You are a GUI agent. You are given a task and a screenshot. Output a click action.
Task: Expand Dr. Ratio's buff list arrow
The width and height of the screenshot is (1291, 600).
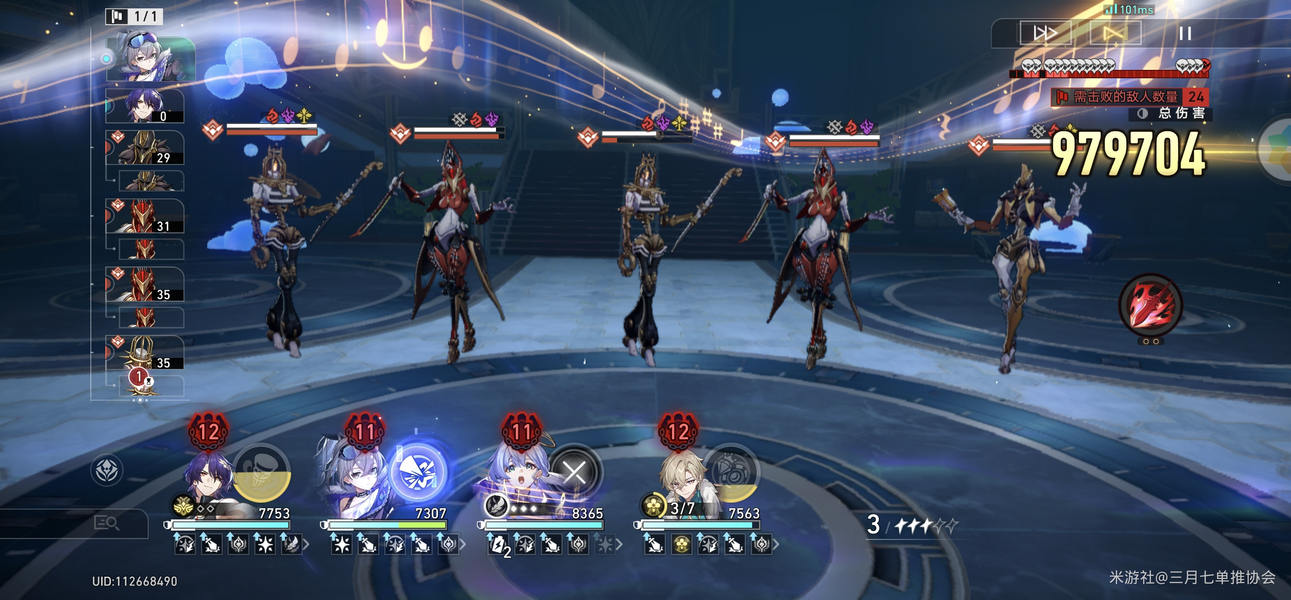(306, 545)
